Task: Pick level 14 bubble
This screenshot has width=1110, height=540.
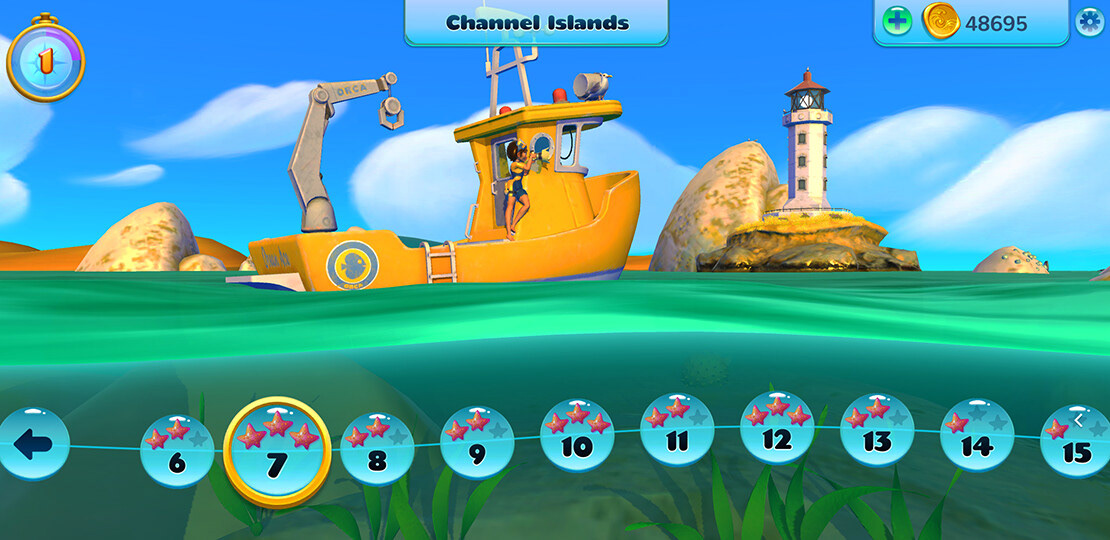Action: coord(977,436)
